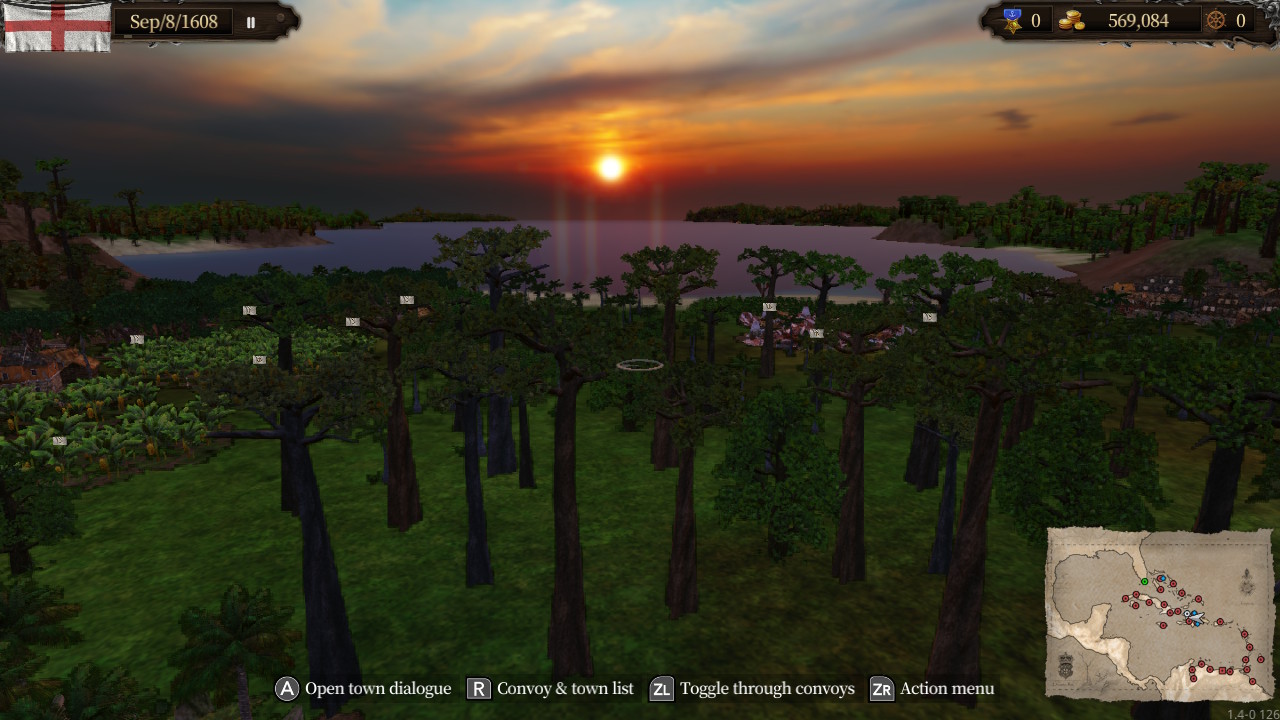Select the green town marker on the minimap
1280x720 pixels.
pos(1145,581)
